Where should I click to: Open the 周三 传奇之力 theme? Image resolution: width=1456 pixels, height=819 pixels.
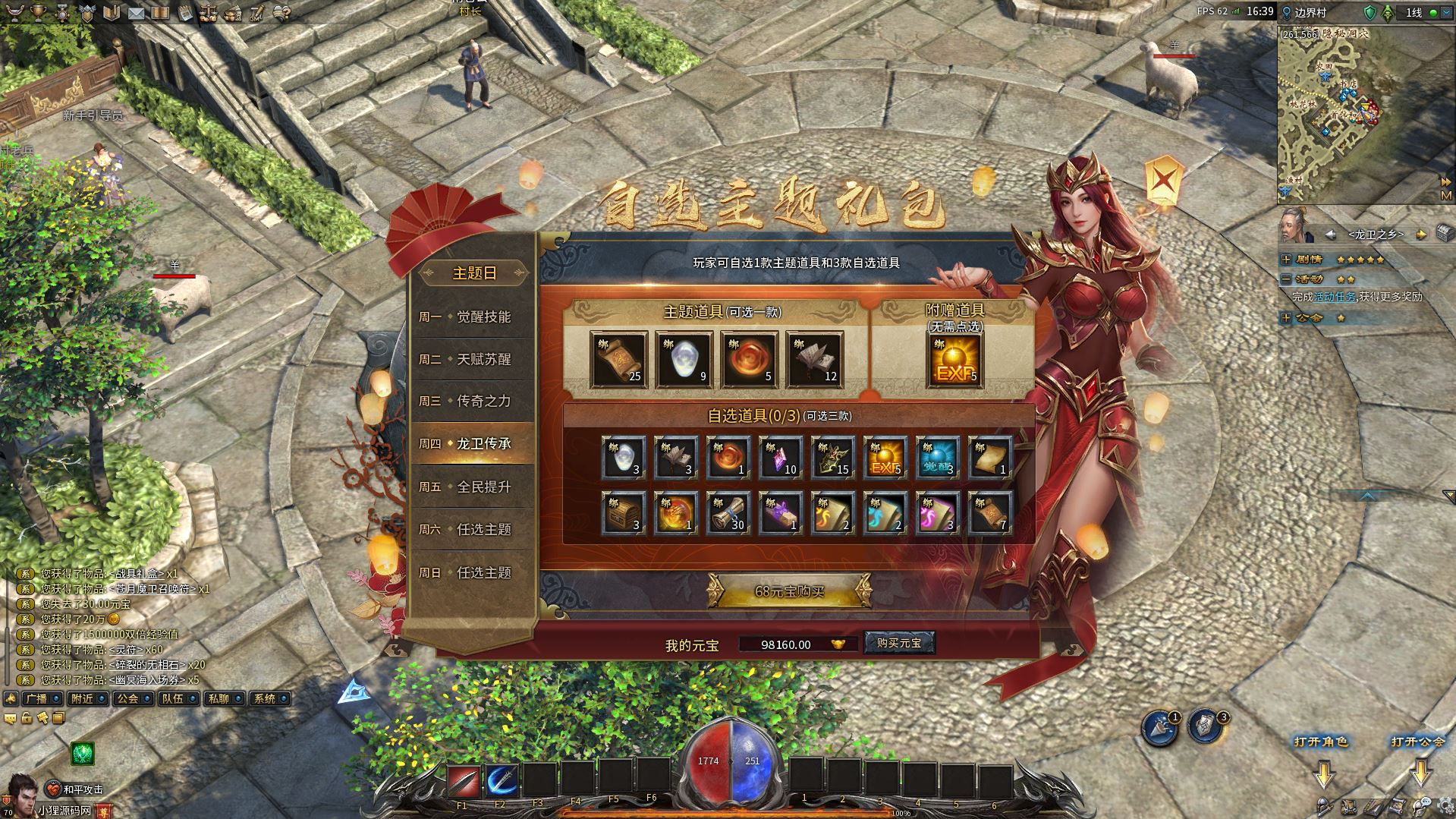473,401
